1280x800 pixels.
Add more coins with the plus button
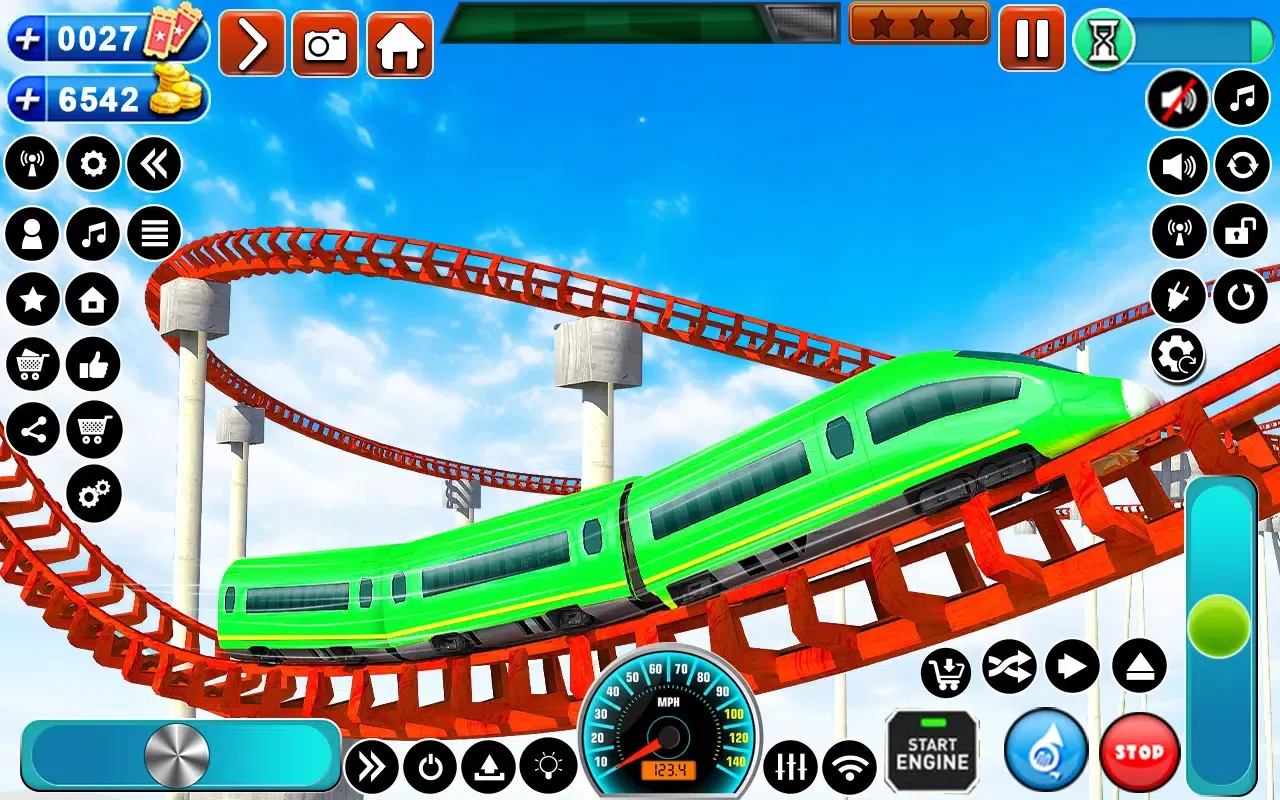(x=27, y=99)
